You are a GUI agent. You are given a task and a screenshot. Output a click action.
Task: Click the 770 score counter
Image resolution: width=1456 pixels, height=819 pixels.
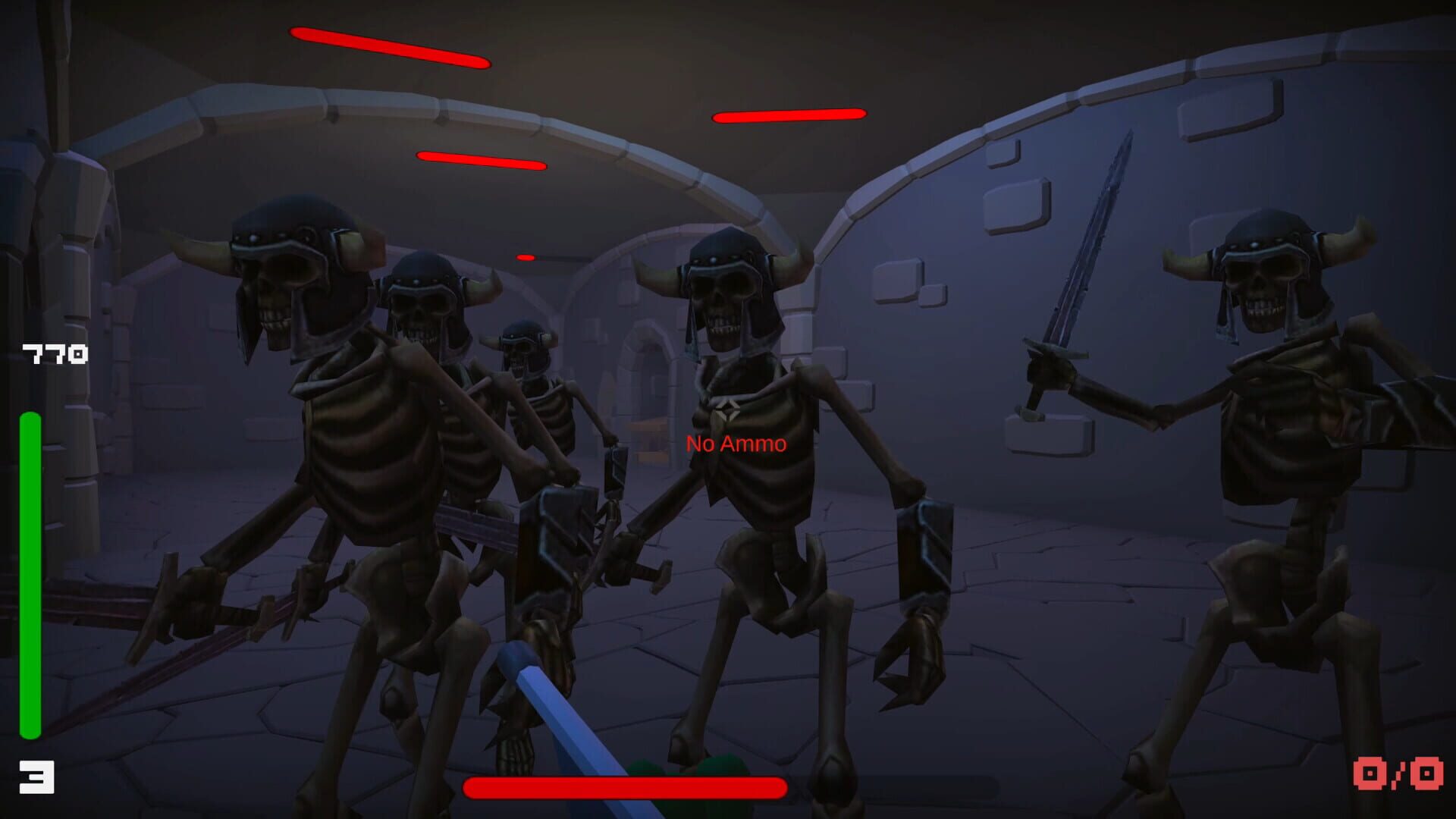click(55, 351)
